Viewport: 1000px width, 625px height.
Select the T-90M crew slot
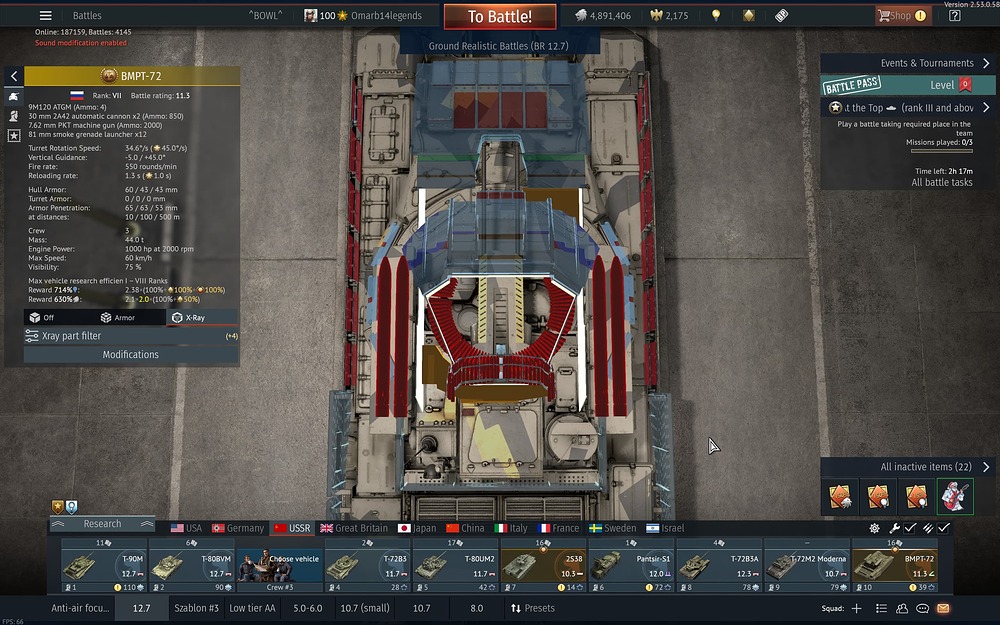pos(104,565)
